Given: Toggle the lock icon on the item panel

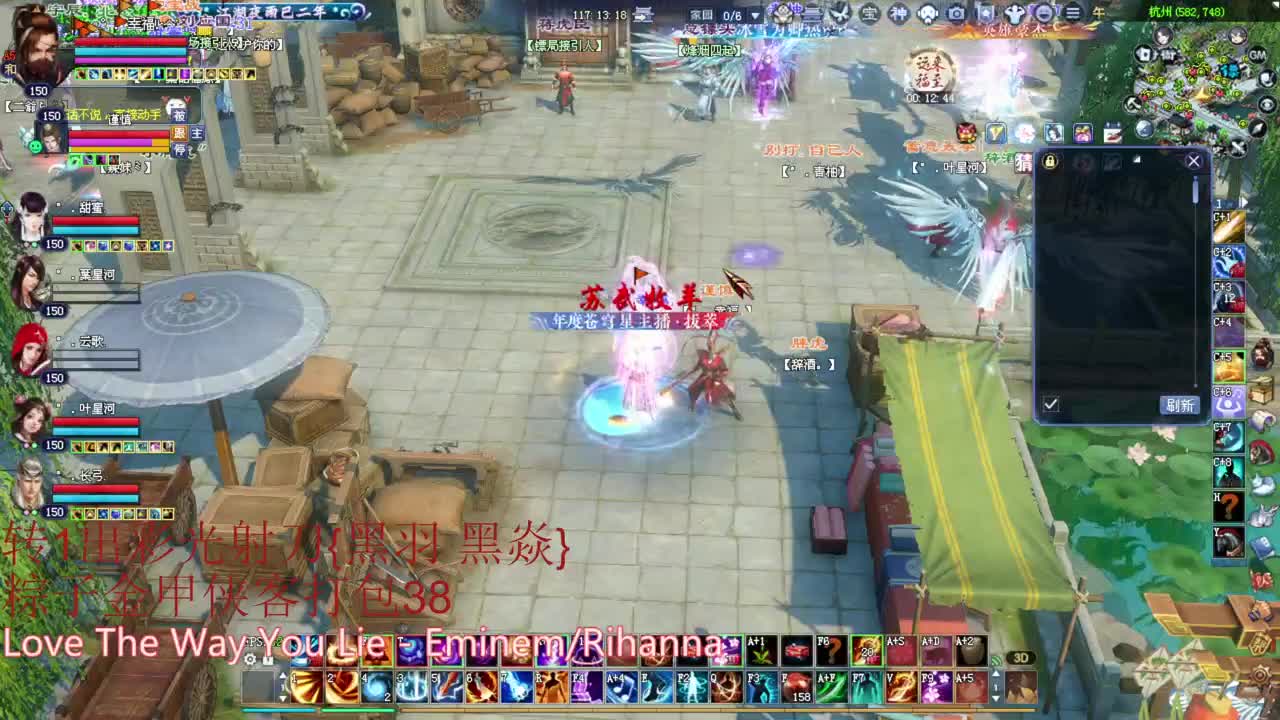Looking at the screenshot, I should click(1051, 162).
